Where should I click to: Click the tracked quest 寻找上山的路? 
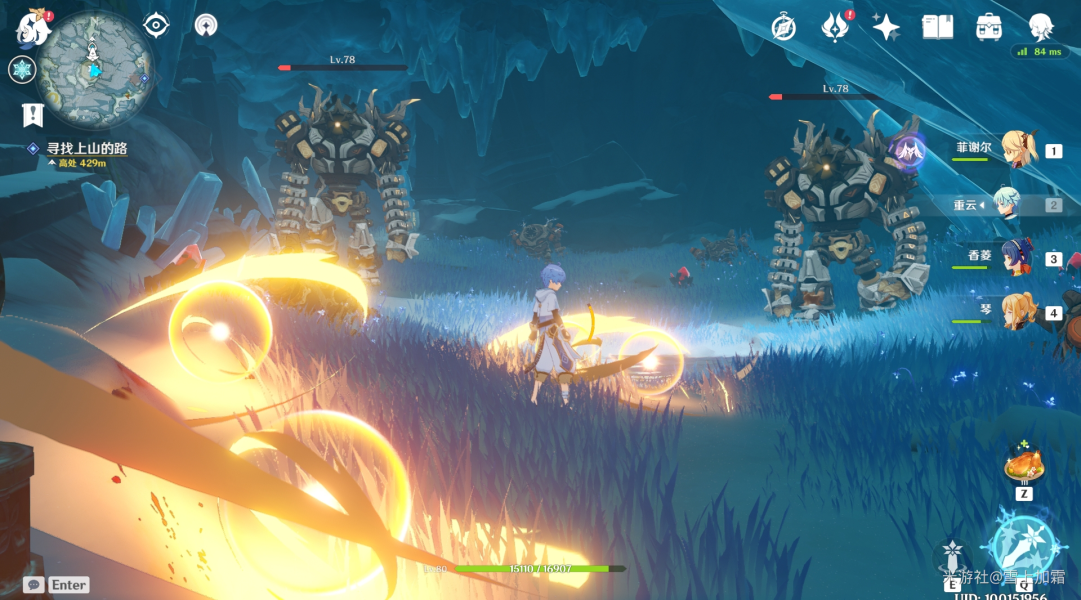coord(86,149)
